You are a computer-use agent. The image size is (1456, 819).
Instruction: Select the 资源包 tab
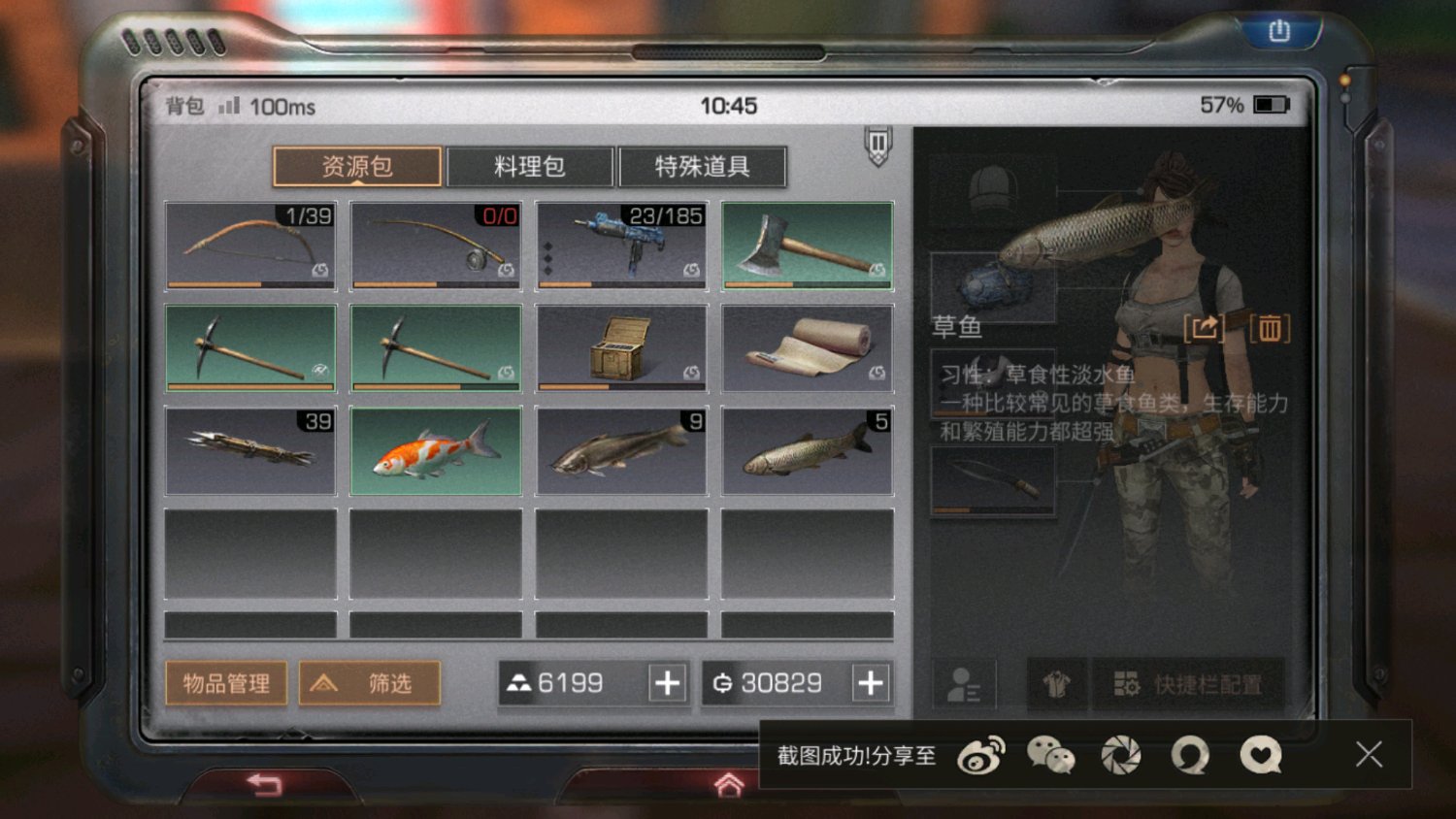357,165
